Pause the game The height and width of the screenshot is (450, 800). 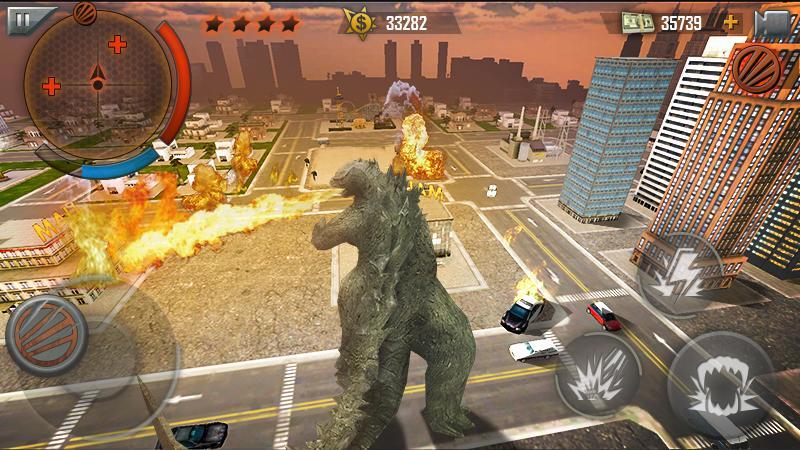(17, 16)
